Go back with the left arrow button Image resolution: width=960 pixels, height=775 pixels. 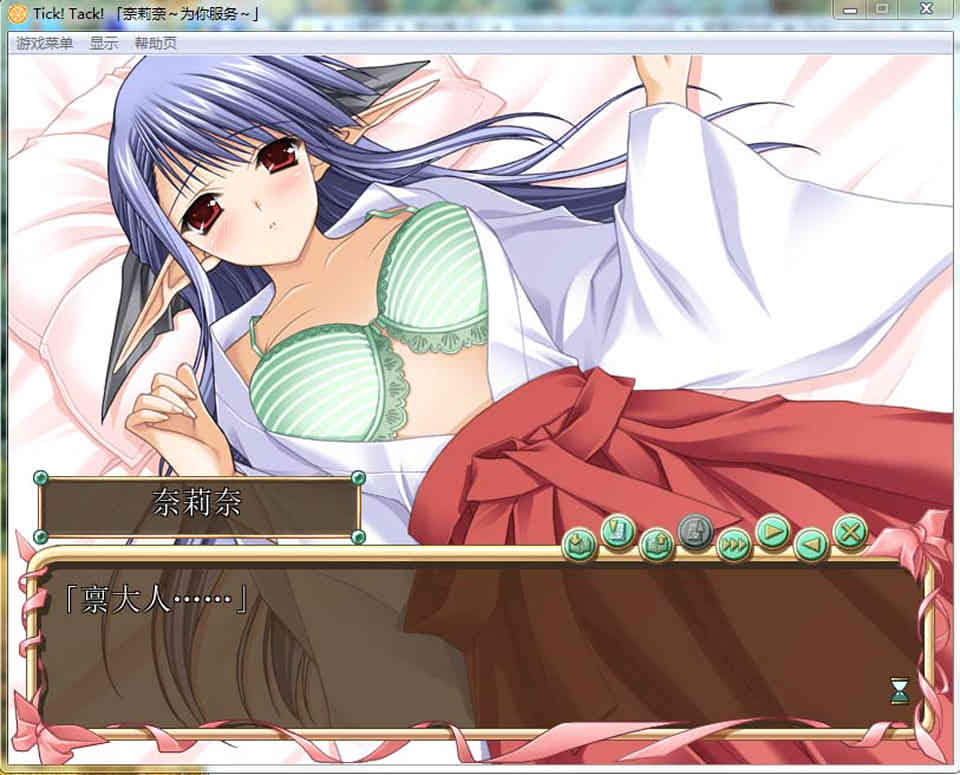(811, 544)
